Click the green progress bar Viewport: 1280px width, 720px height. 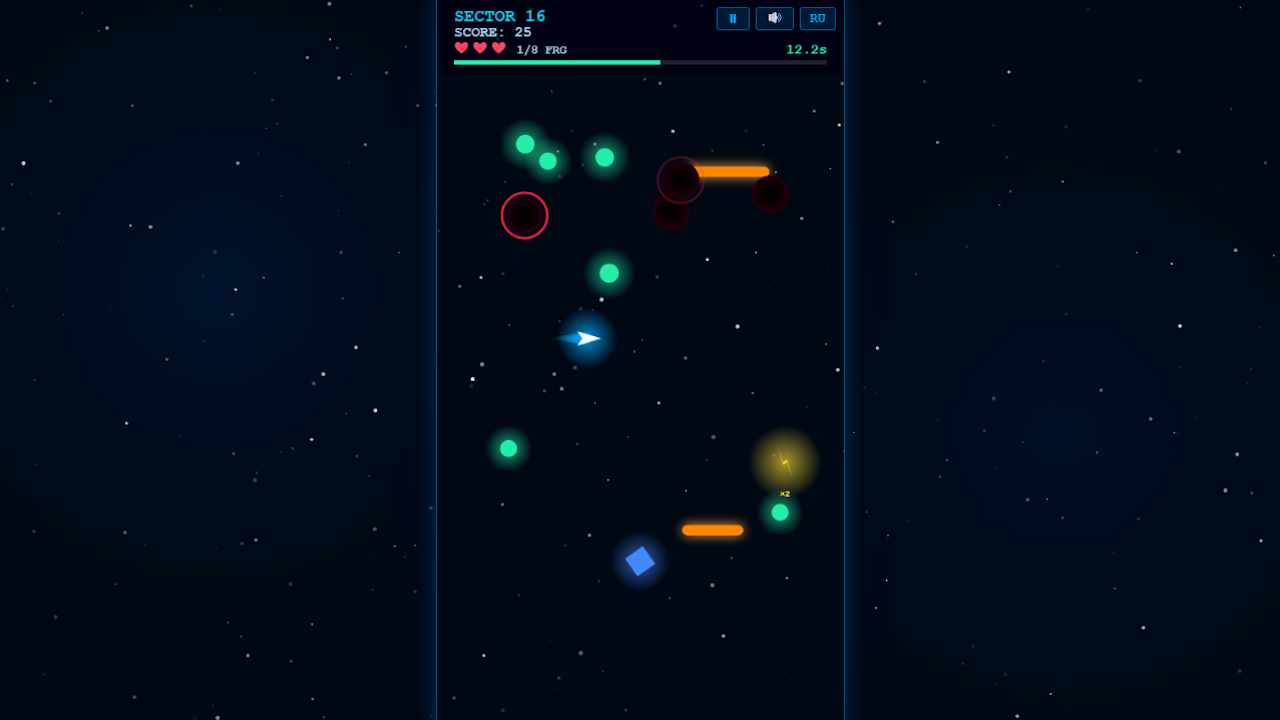click(x=556, y=62)
